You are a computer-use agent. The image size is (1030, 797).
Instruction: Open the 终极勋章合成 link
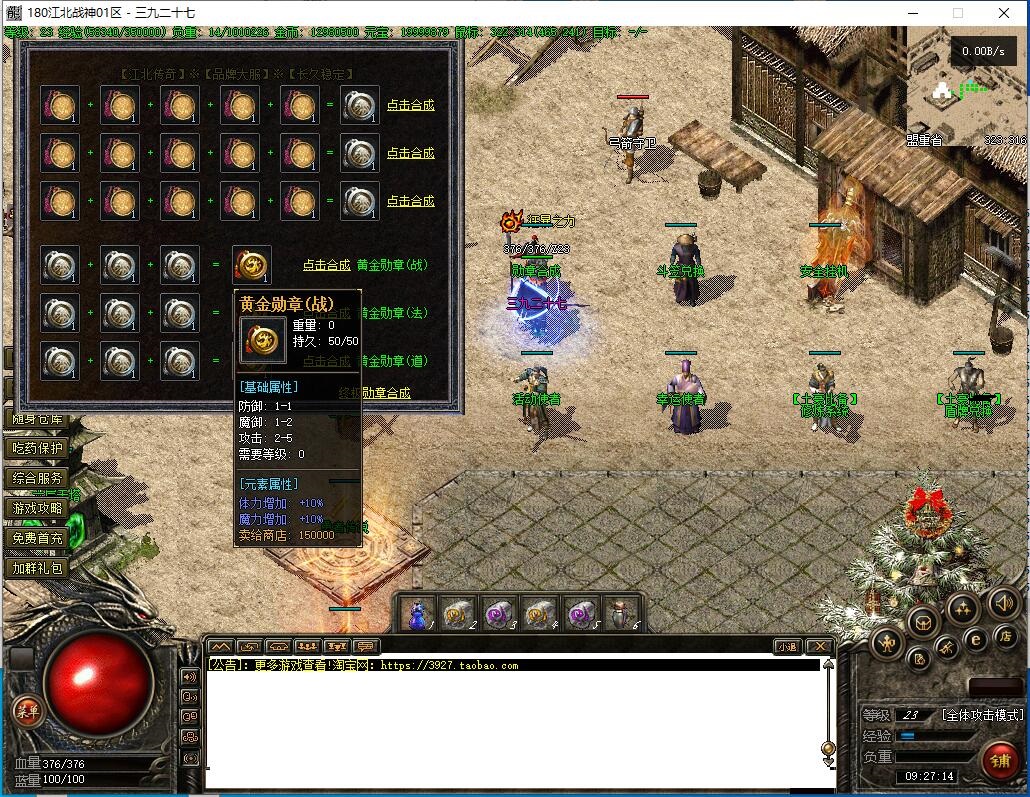click(374, 393)
